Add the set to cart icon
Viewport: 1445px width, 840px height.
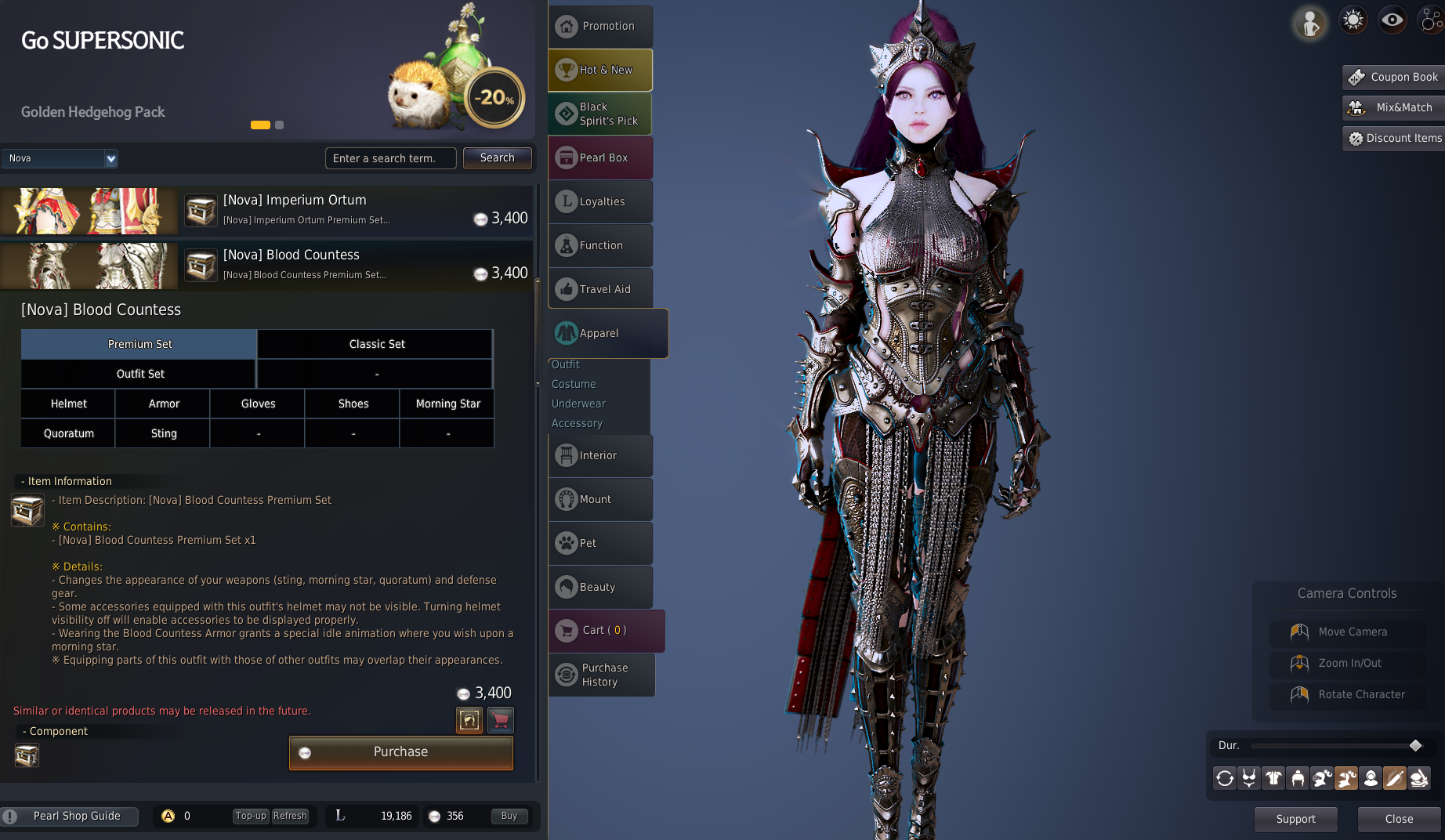coord(501,719)
